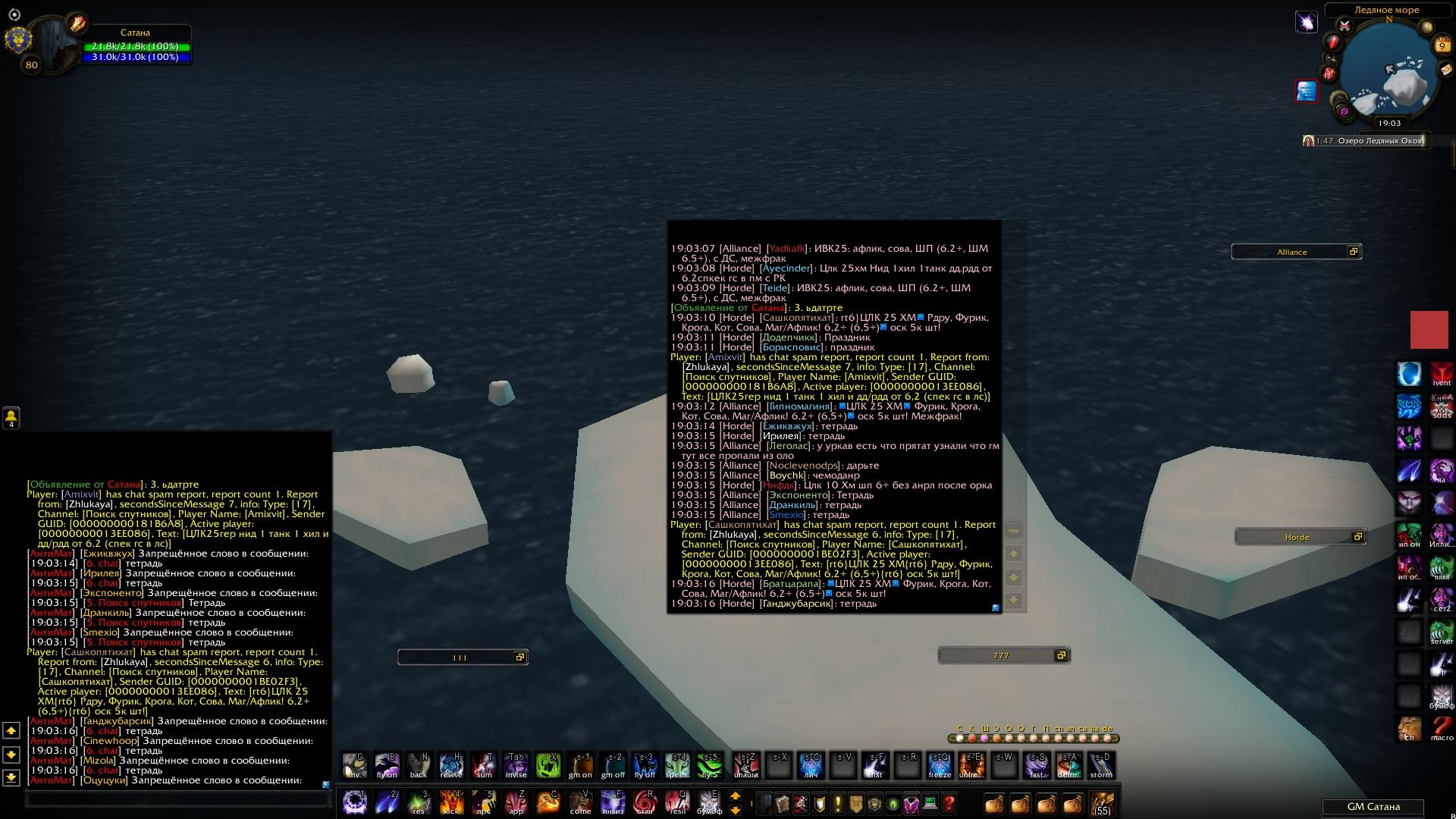Image resolution: width=1456 pixels, height=819 pixels.
Task: Use the 'unaura' macro
Action: point(746,766)
